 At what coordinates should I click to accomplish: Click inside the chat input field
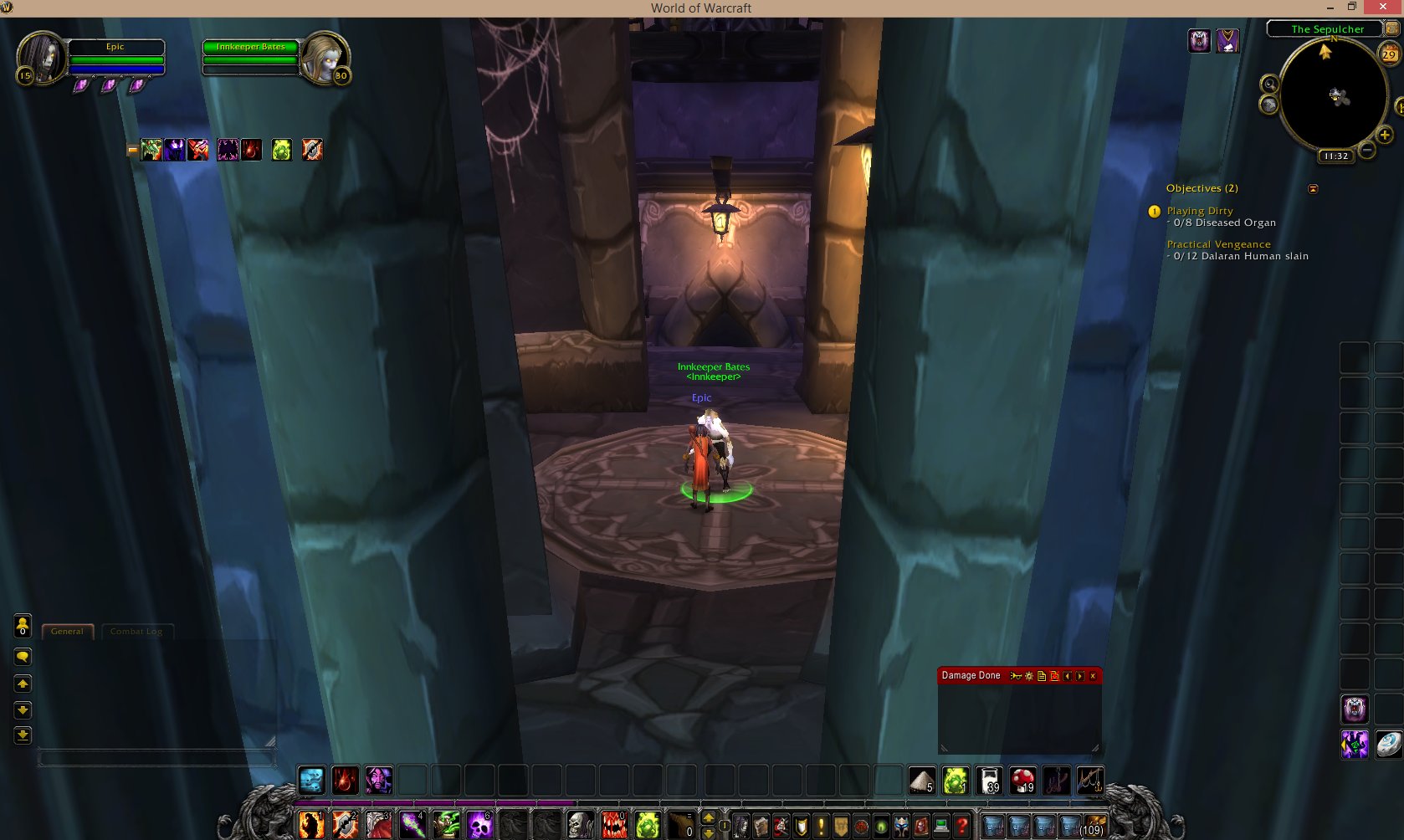(x=156, y=759)
